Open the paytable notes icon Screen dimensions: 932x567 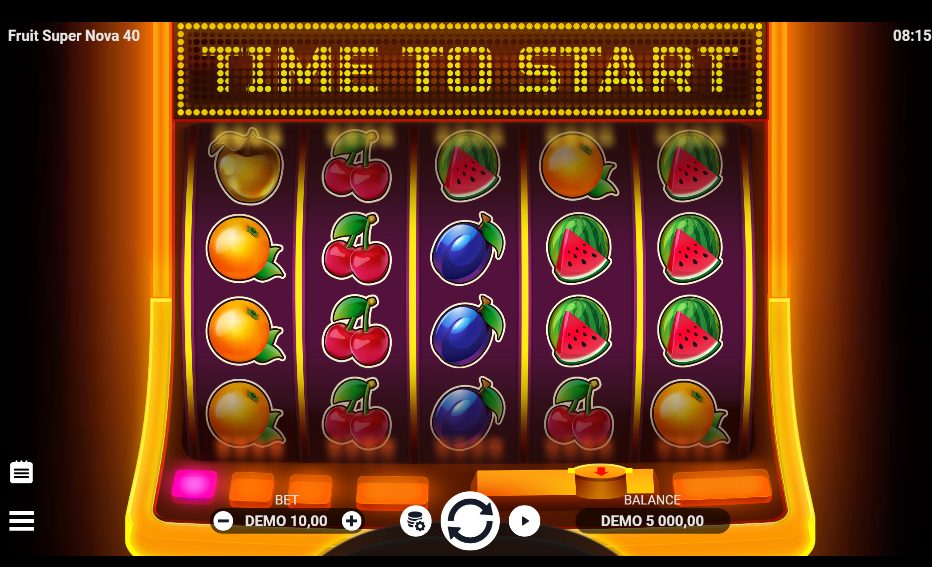21,472
